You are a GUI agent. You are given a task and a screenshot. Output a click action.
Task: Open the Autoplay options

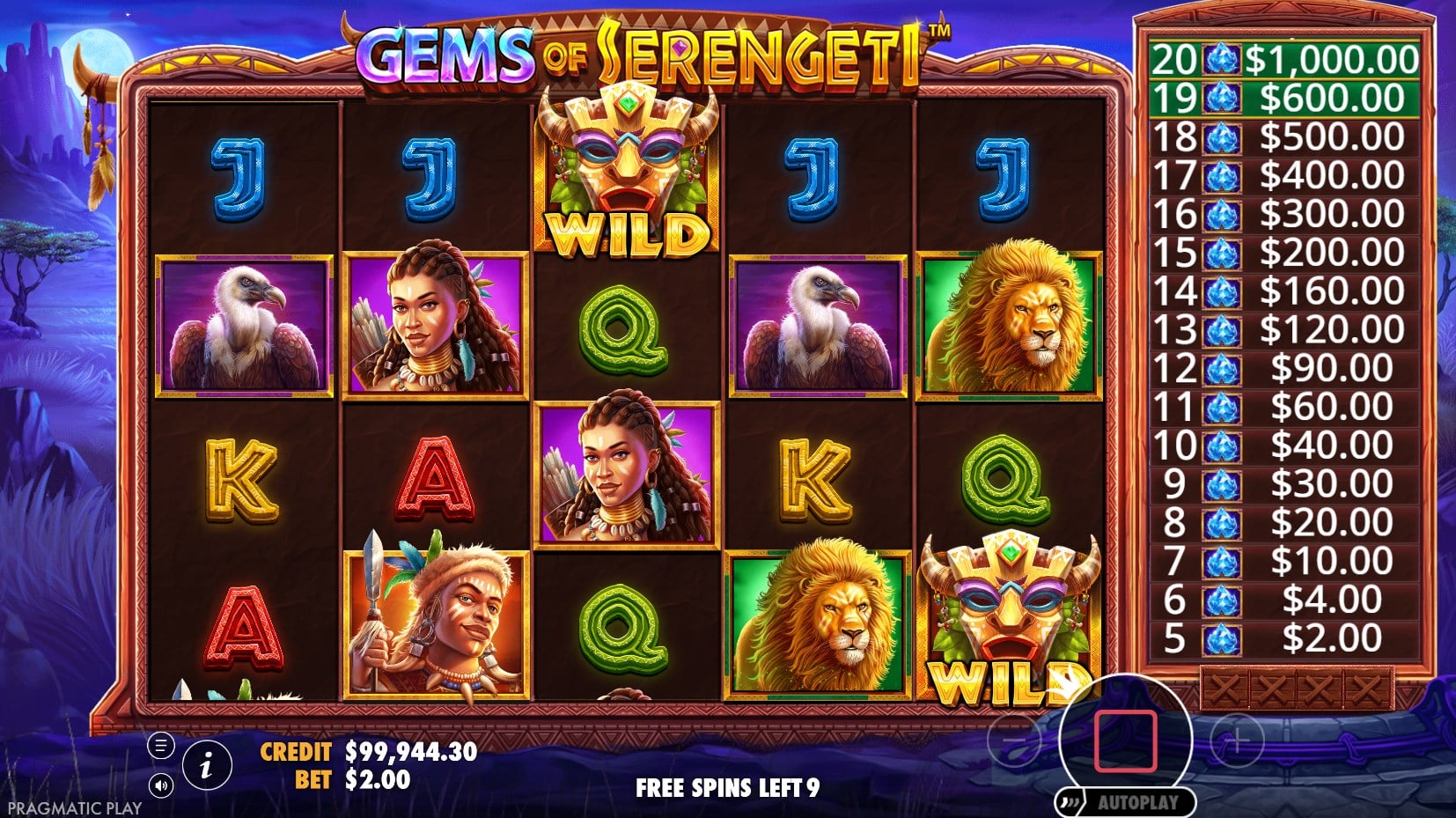pos(1127,802)
